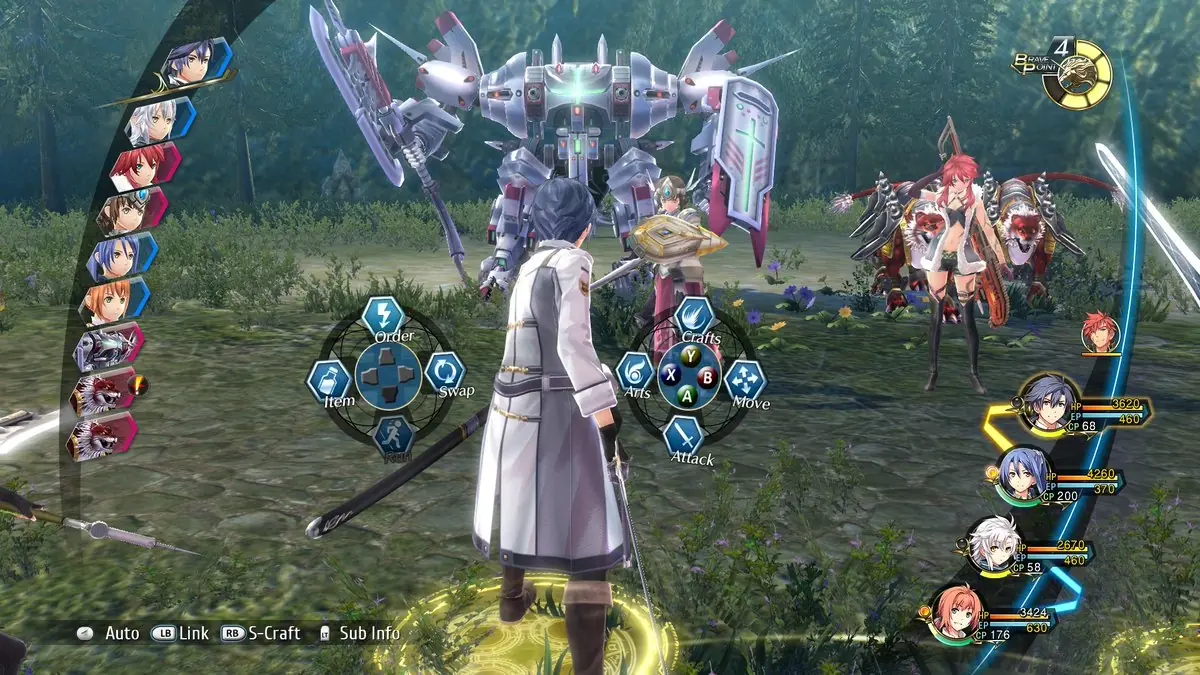
Task: Open the Order command with lightning icon
Action: coord(382,318)
